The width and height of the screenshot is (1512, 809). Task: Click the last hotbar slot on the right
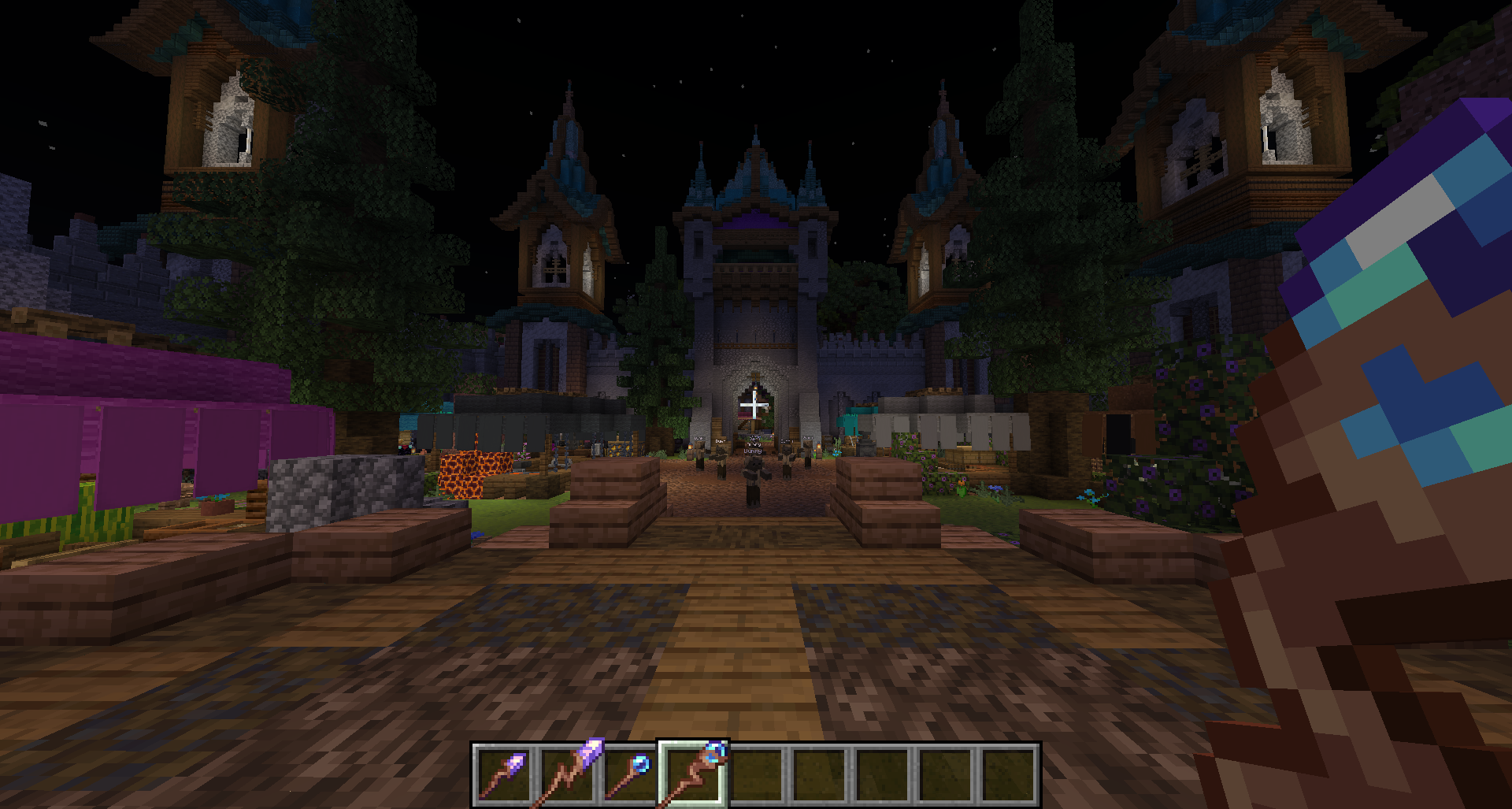1010,776
